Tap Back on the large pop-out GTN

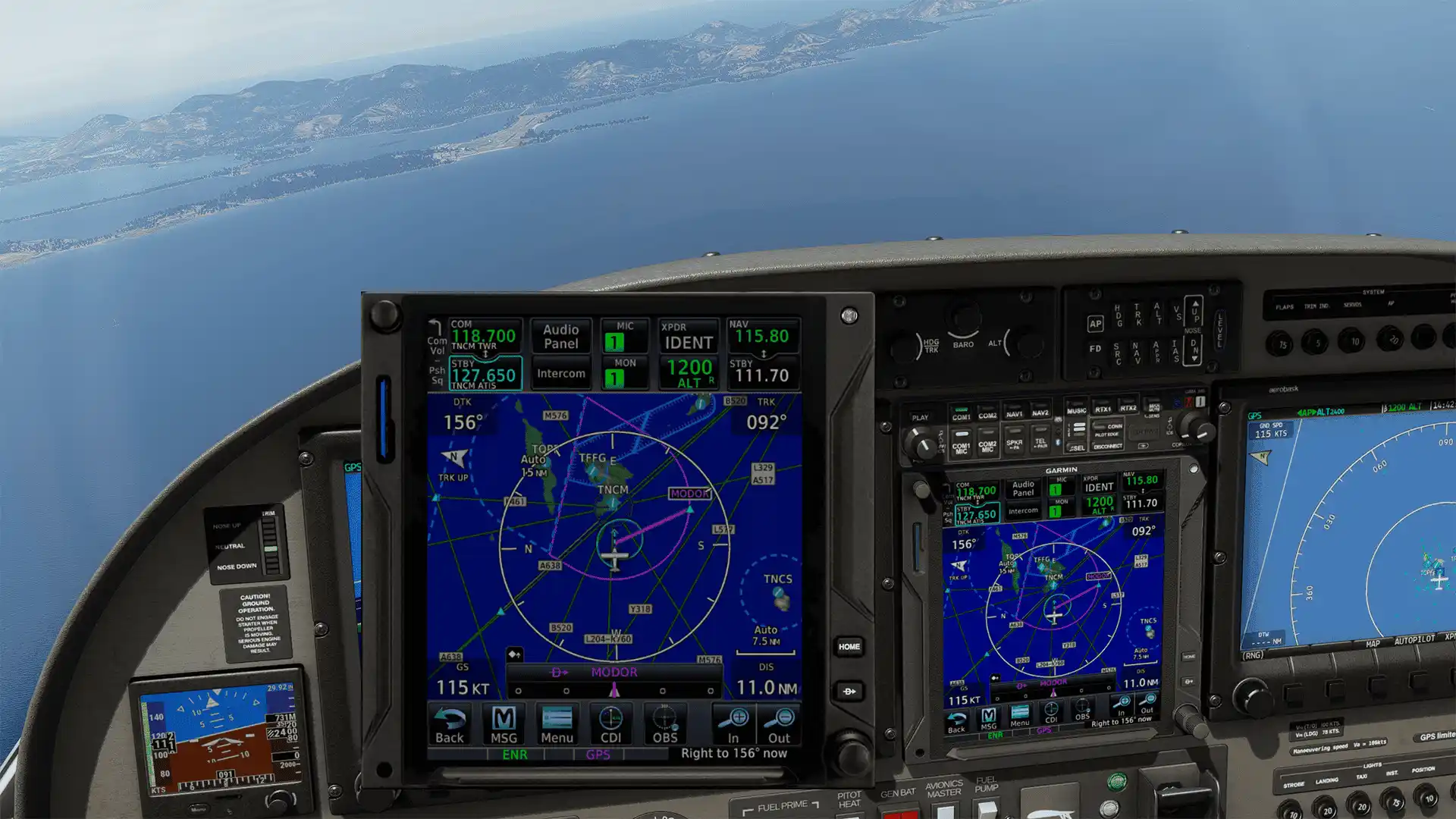[450, 725]
